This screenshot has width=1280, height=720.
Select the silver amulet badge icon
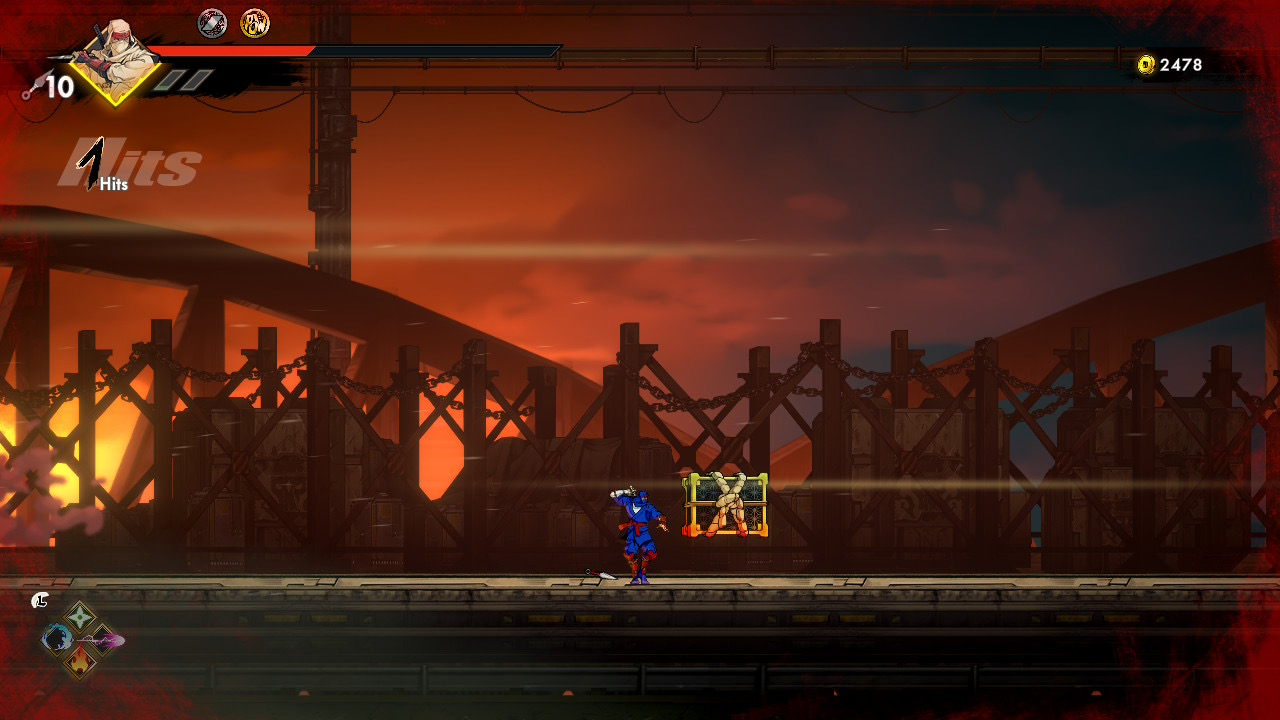click(x=212, y=23)
